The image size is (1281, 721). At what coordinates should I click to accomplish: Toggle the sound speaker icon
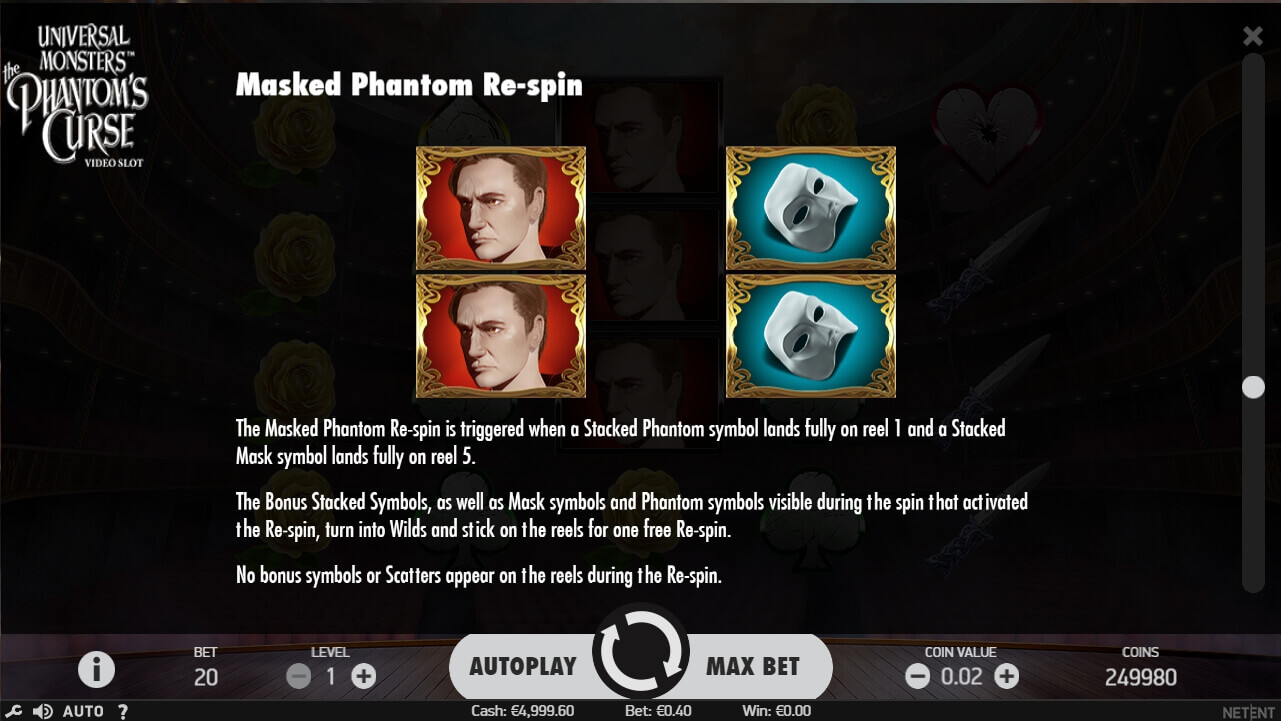click(x=42, y=711)
